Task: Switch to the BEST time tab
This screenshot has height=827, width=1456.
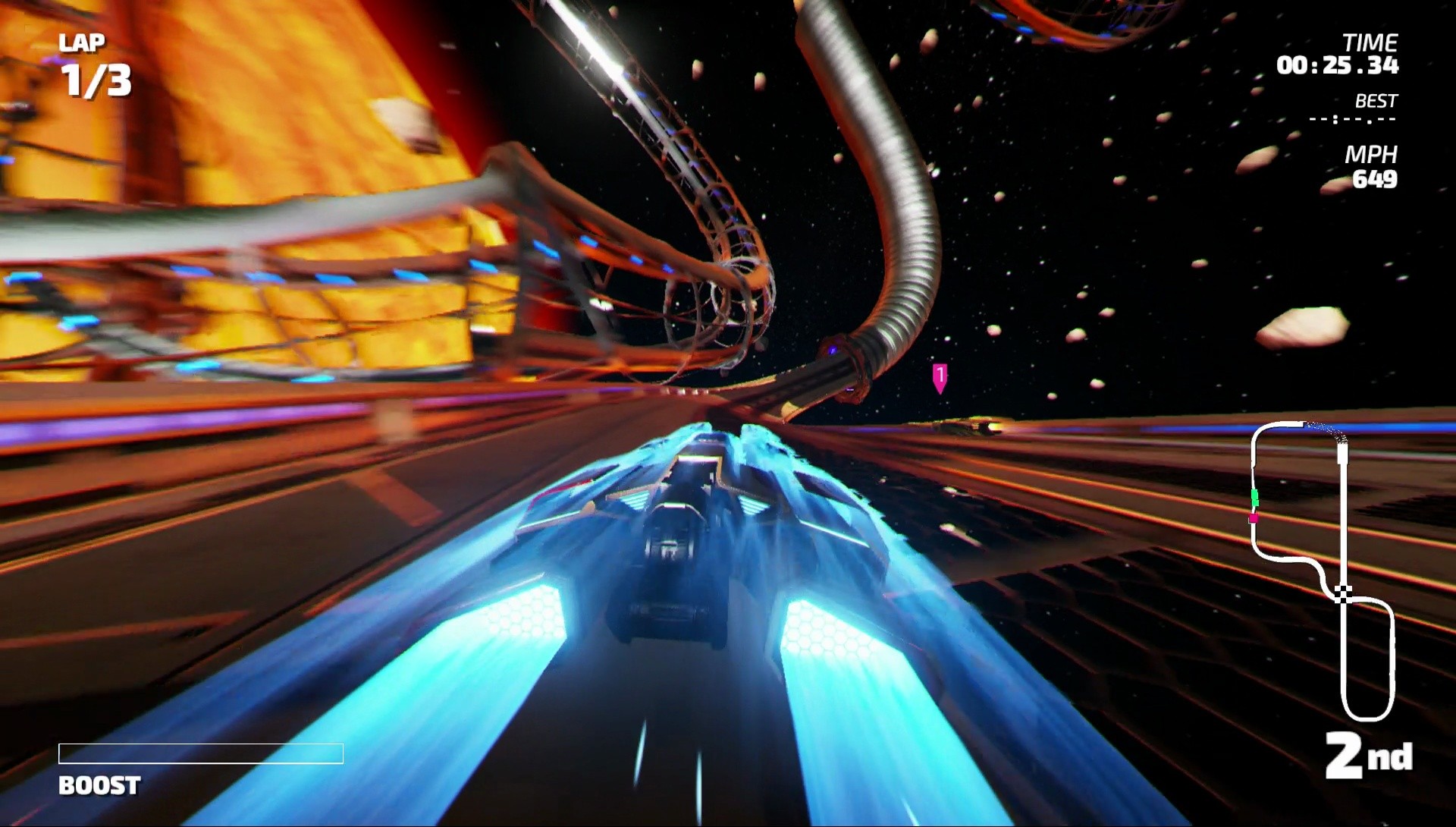Action: (1376, 99)
